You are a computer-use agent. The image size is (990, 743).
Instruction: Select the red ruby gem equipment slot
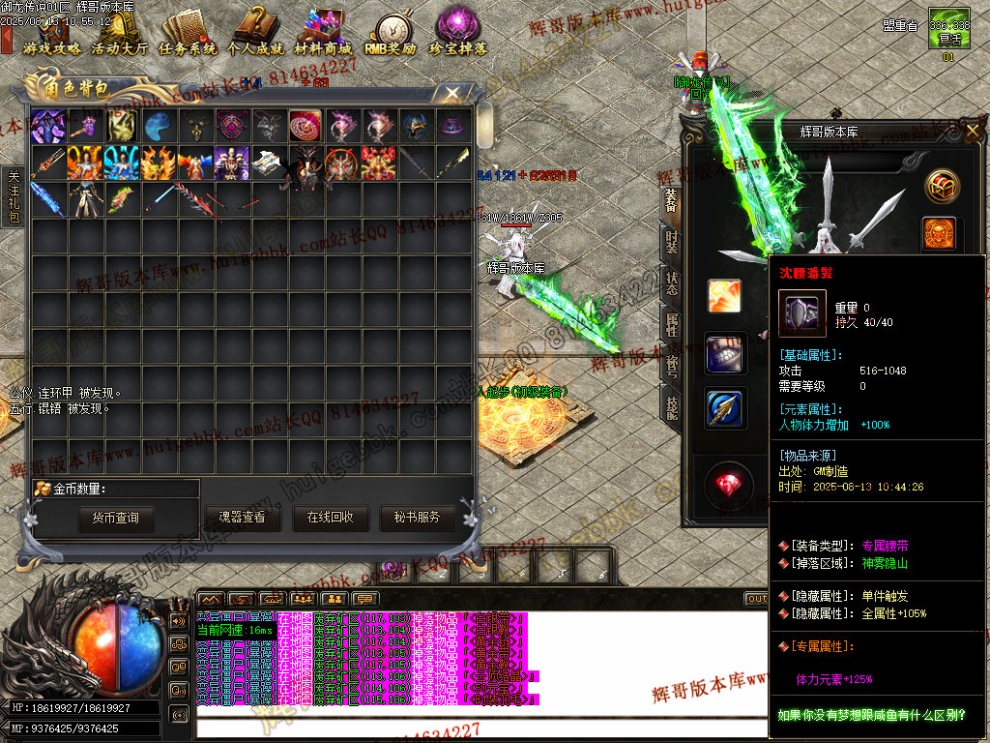[x=727, y=485]
